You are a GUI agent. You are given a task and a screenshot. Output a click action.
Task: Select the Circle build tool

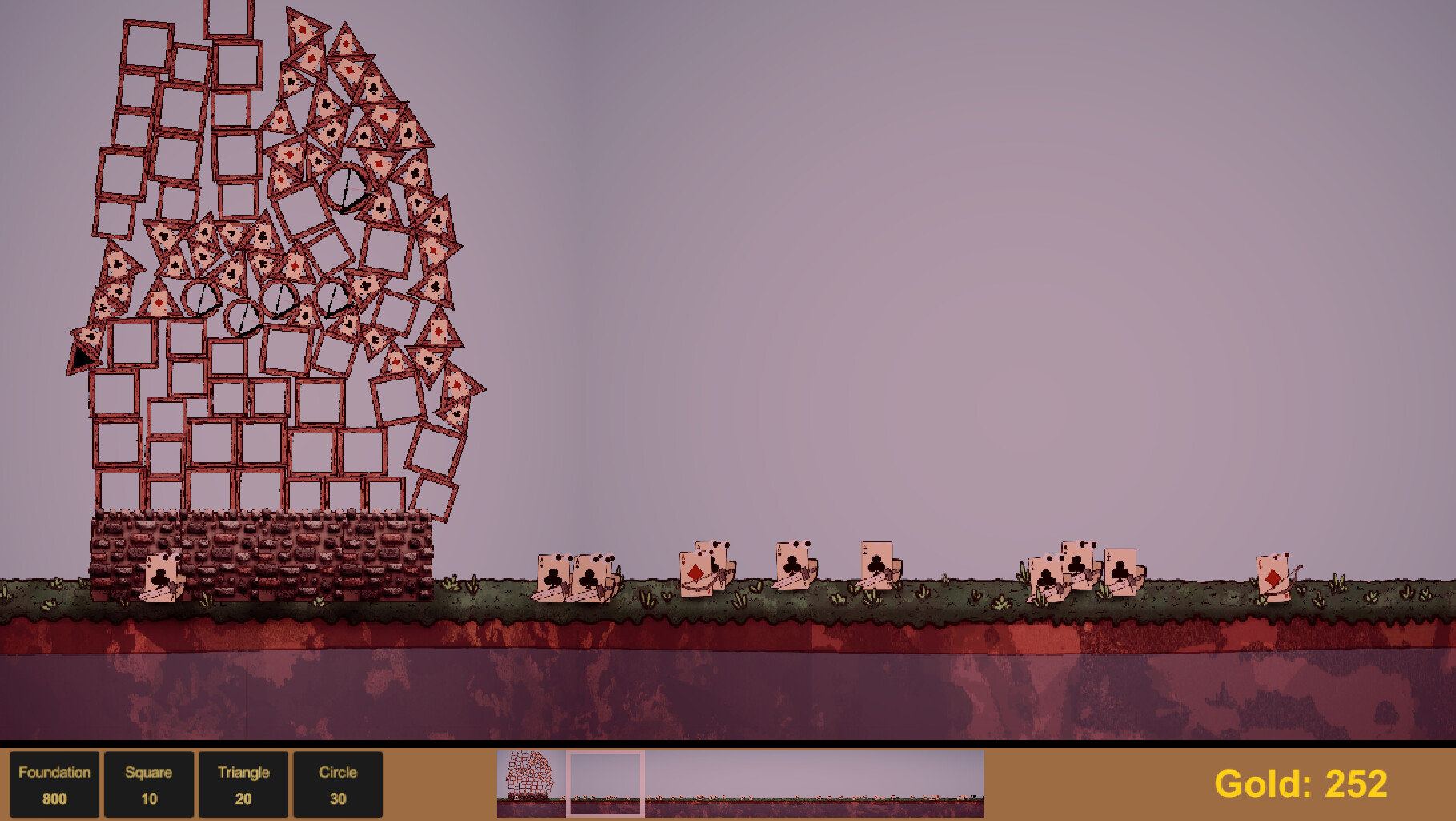(x=339, y=783)
